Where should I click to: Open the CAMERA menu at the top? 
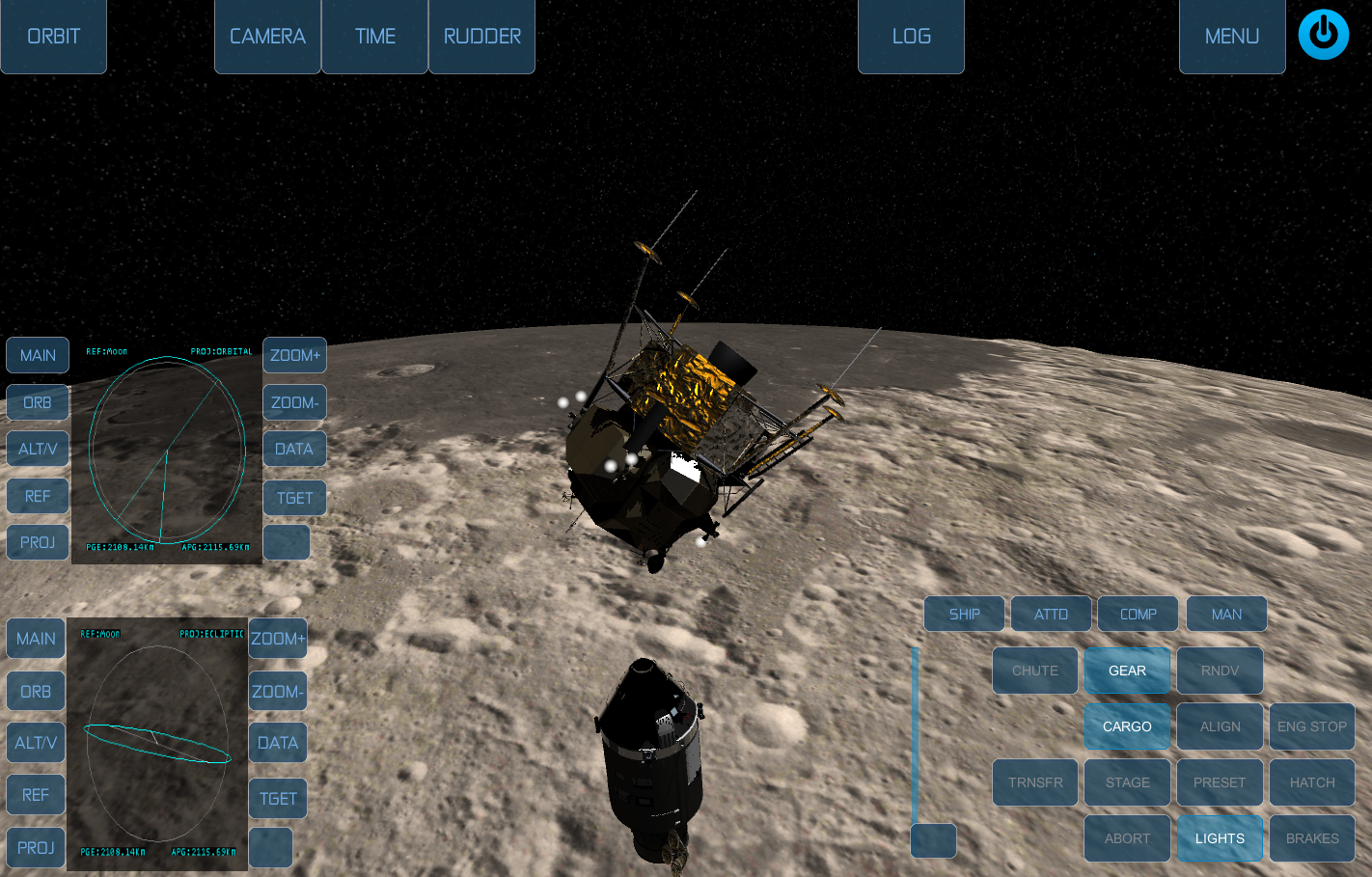click(x=267, y=36)
